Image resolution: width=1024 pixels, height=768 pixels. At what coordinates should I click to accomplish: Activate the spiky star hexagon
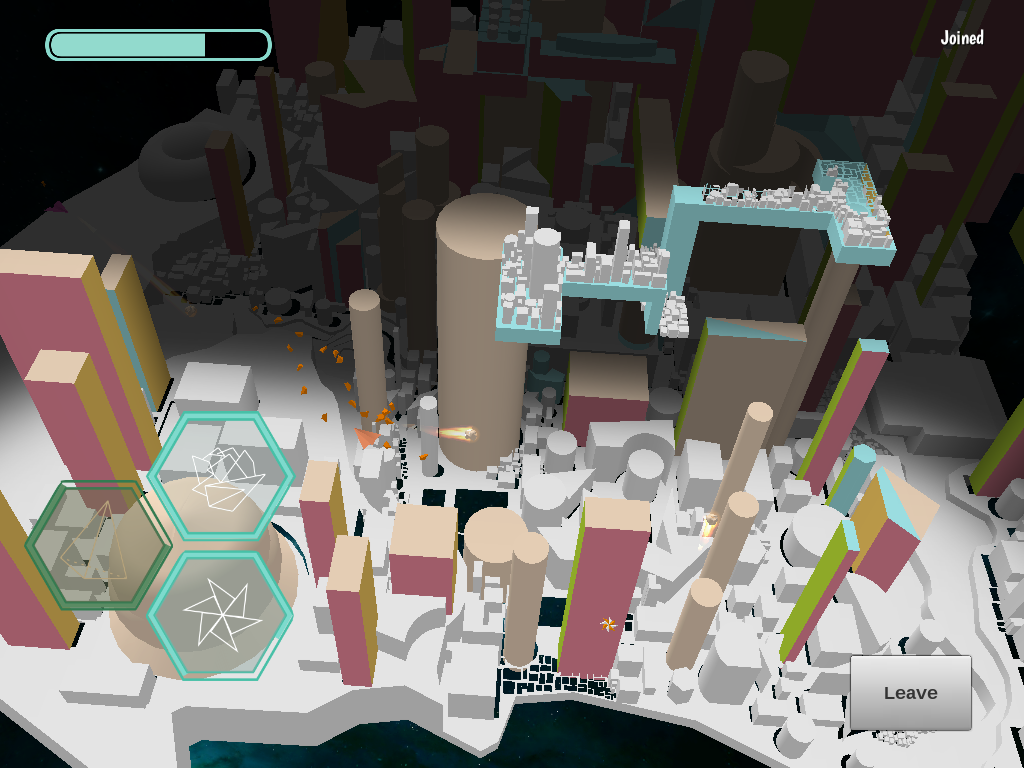221,615
